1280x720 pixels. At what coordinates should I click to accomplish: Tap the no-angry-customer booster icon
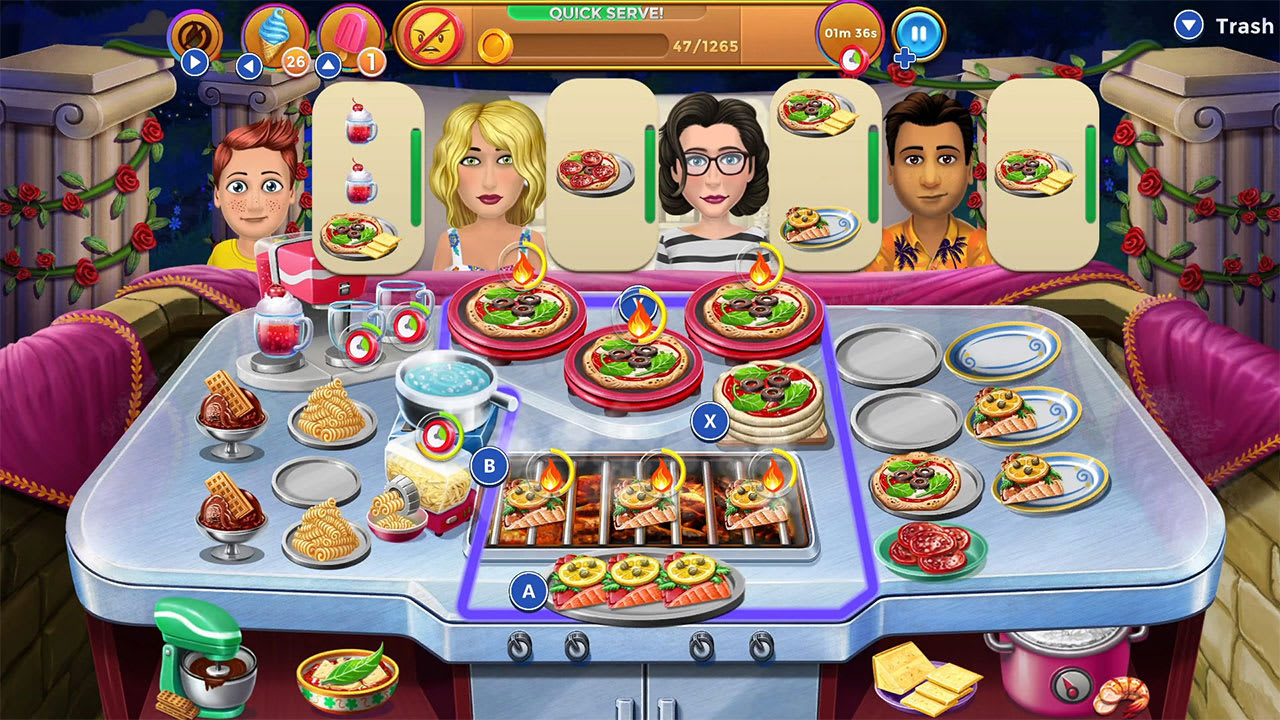coord(434,33)
